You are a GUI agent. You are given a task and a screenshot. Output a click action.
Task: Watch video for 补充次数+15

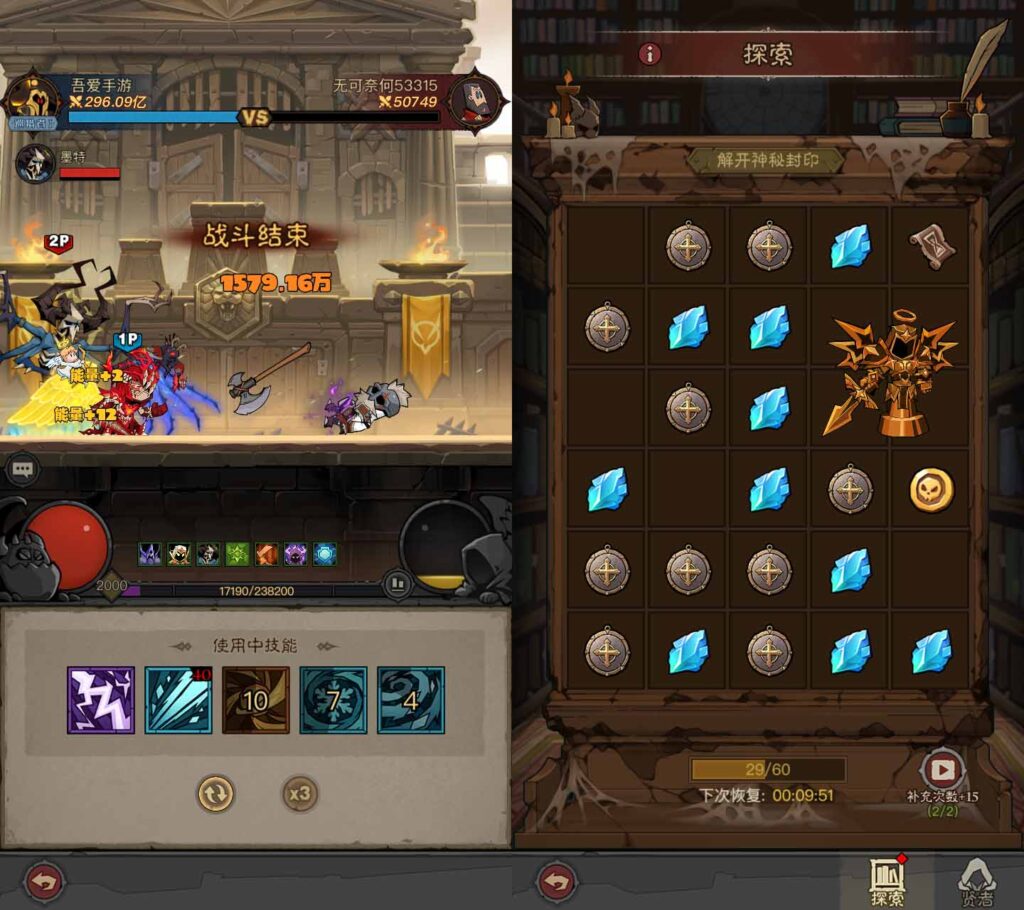[940, 769]
